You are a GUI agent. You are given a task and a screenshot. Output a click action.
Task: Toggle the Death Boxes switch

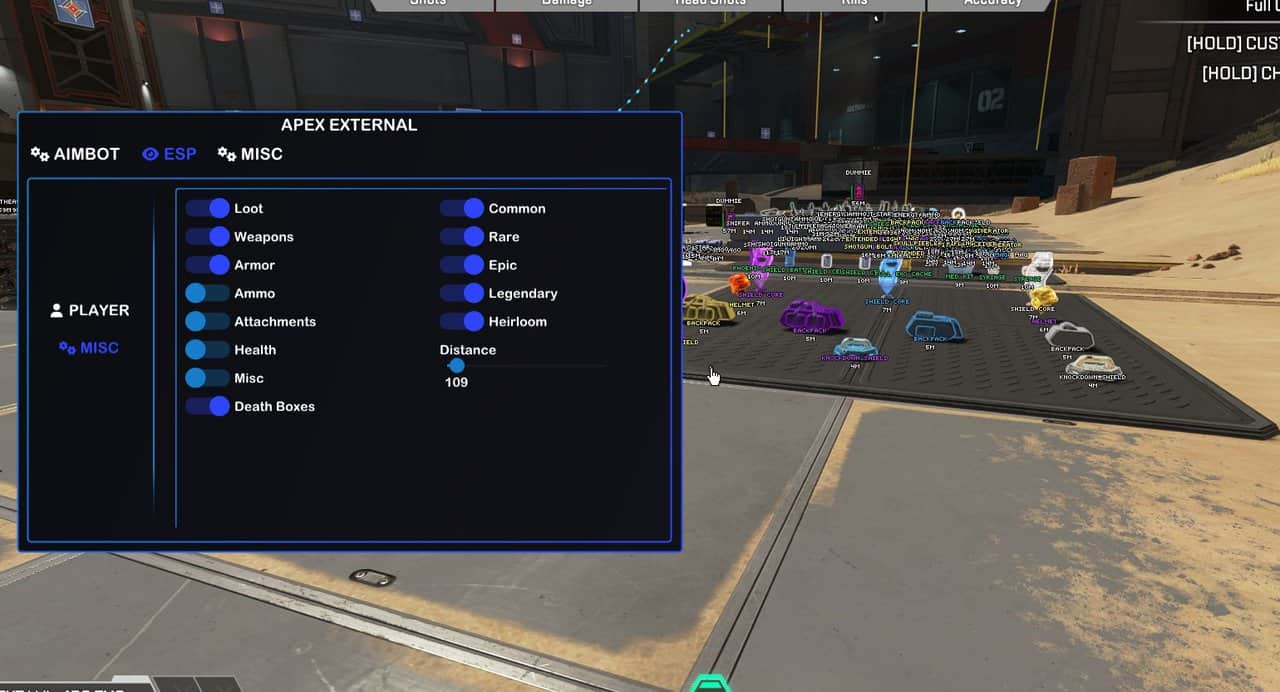click(207, 406)
